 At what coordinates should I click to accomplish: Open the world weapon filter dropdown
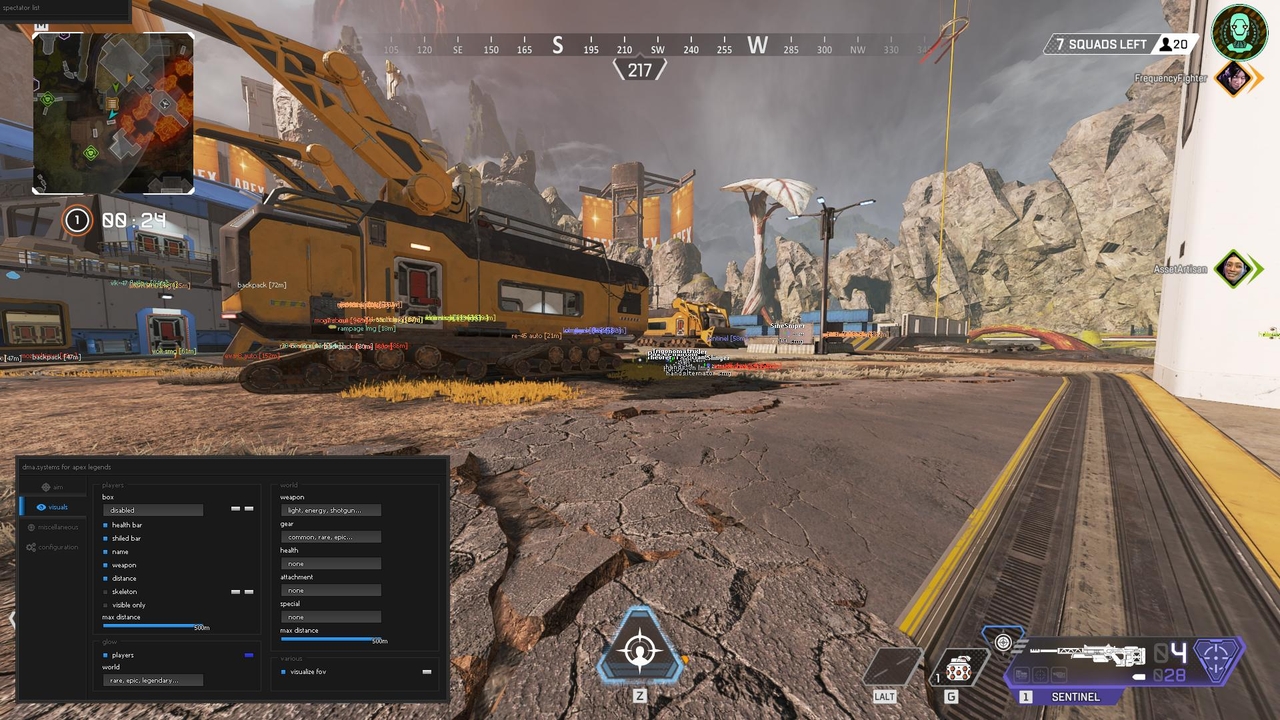pos(331,510)
